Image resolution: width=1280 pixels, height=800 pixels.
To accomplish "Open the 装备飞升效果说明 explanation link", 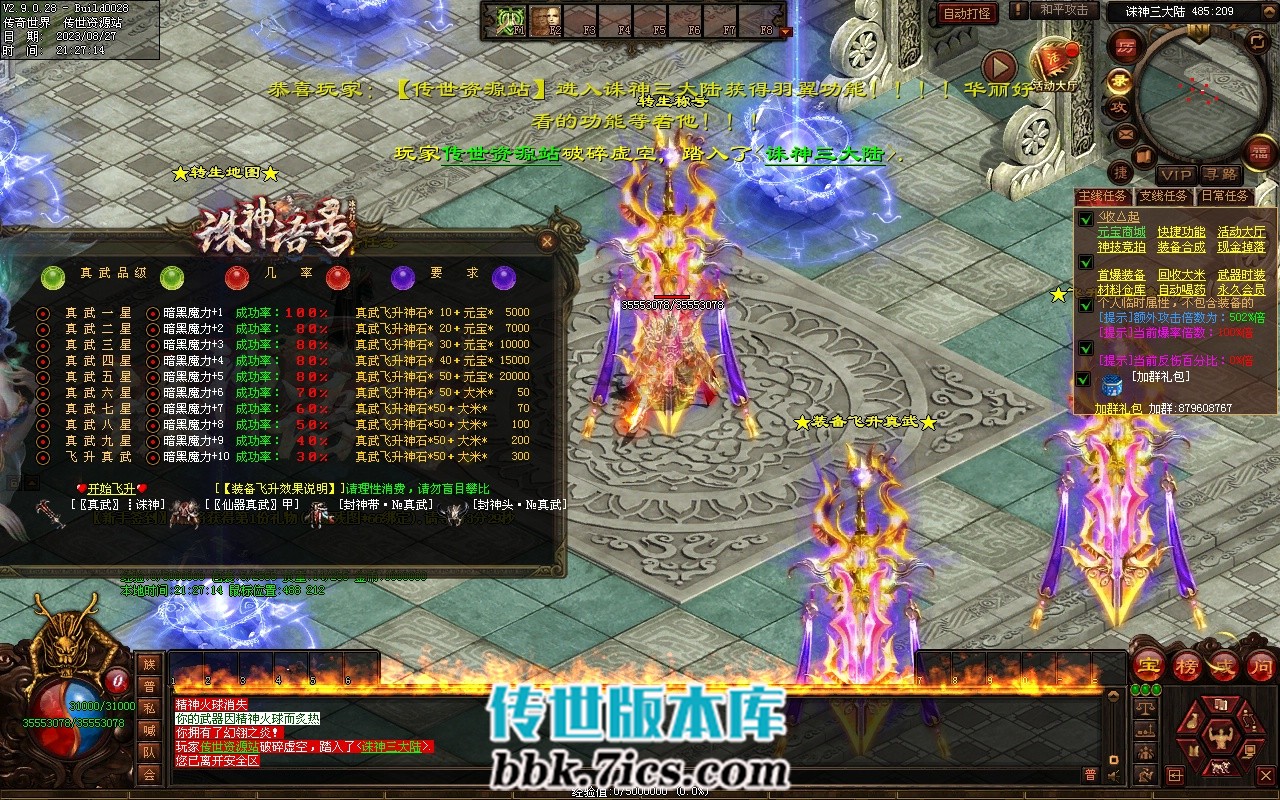I will click(x=279, y=488).
